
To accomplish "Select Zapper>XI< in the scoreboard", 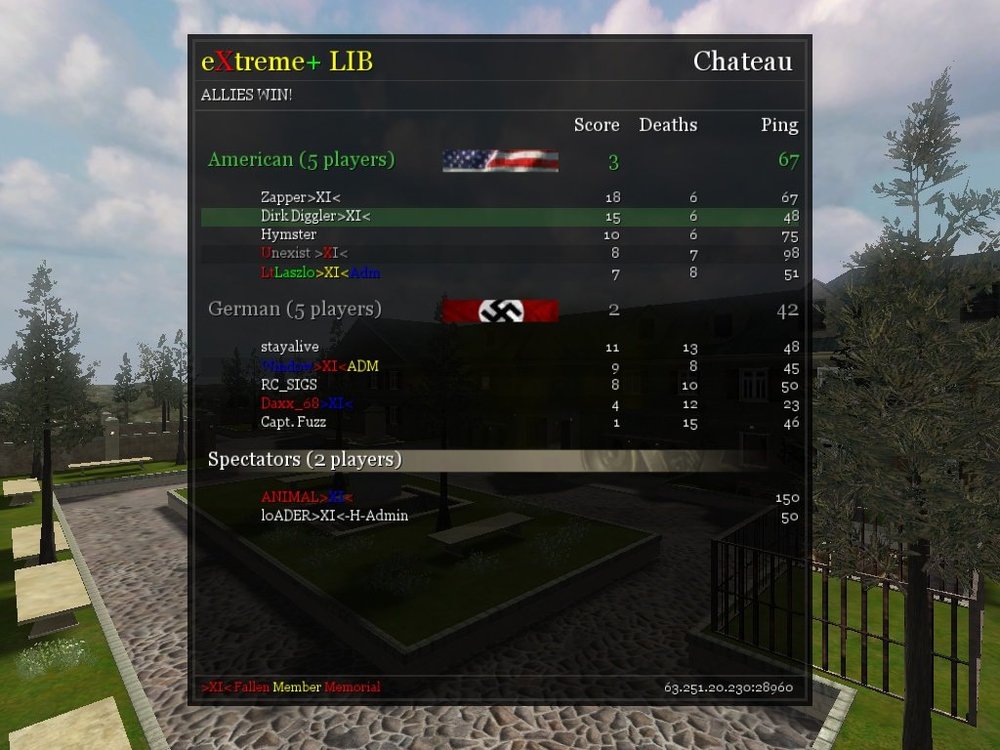I will click(301, 198).
